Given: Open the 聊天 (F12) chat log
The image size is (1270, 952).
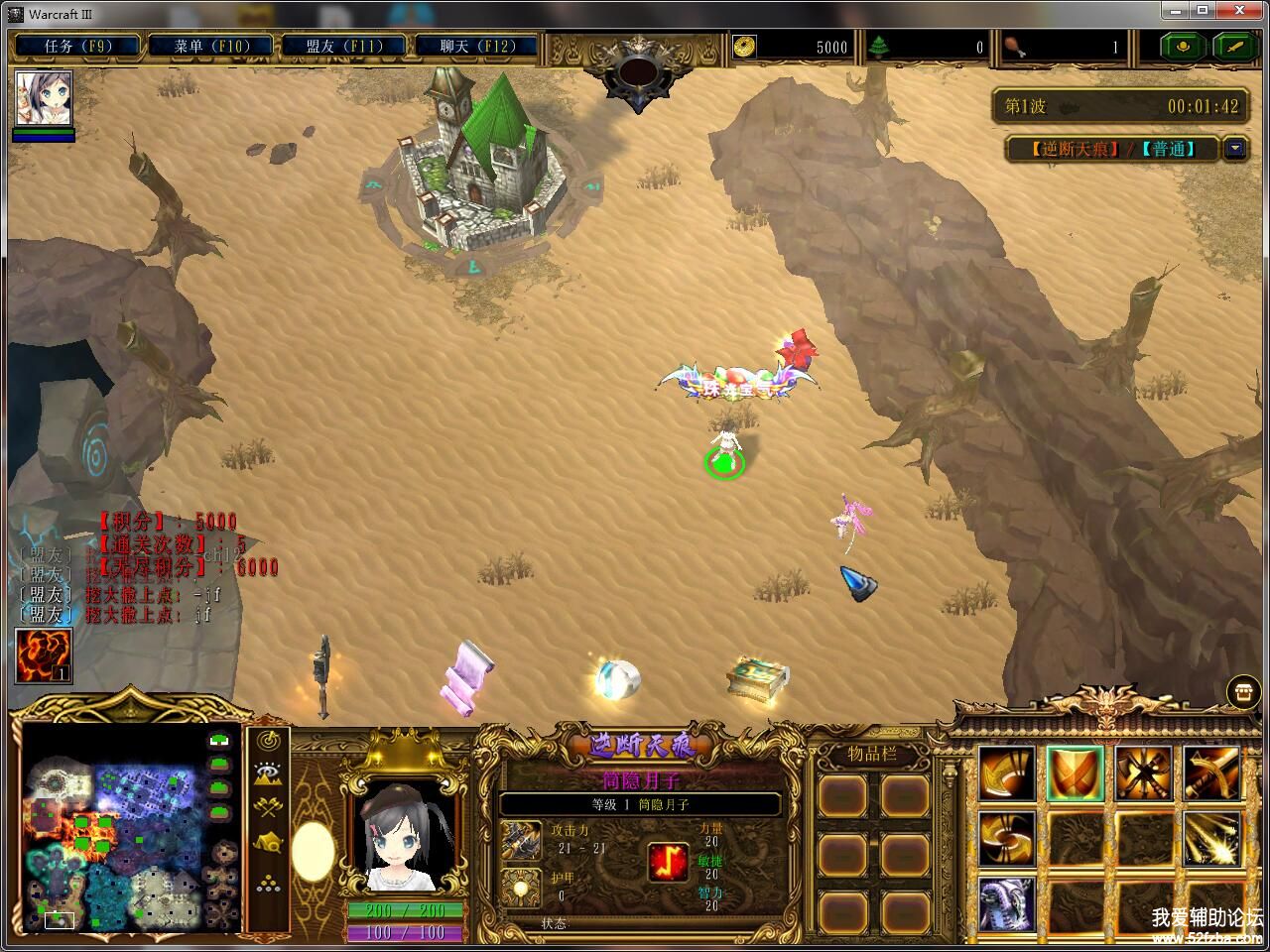Looking at the screenshot, I should tap(477, 46).
